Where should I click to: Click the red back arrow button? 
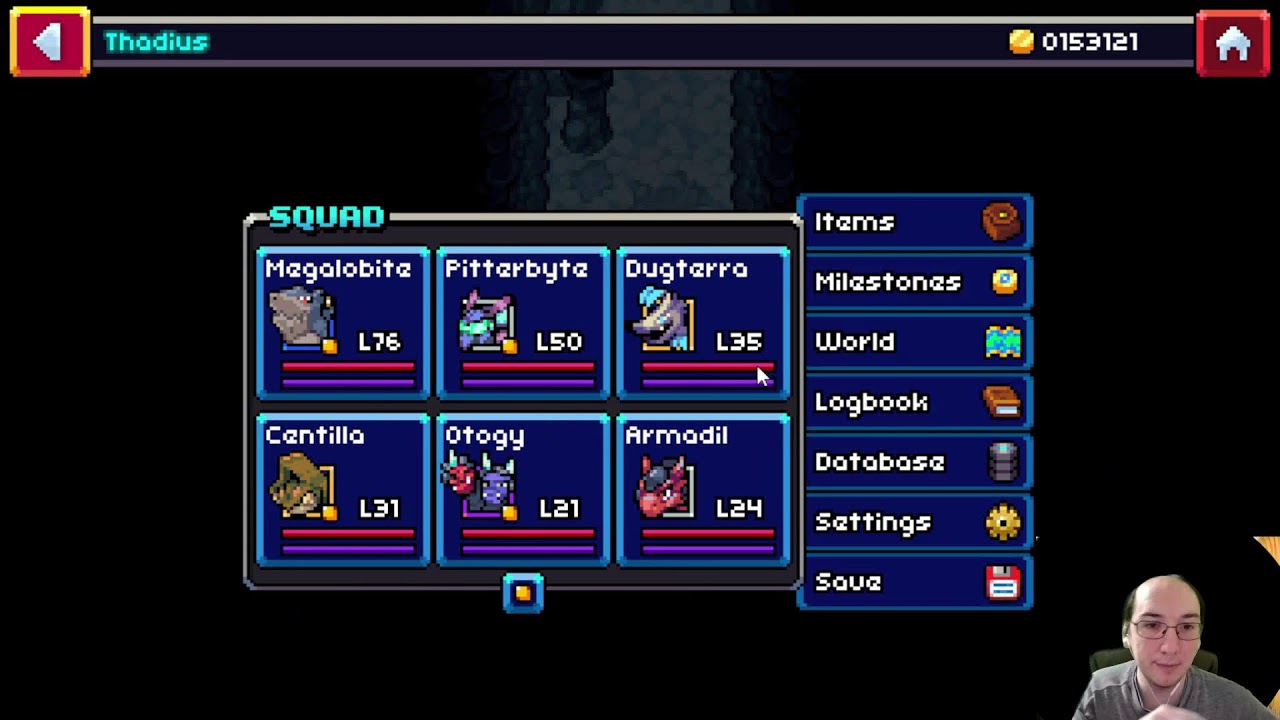49,42
